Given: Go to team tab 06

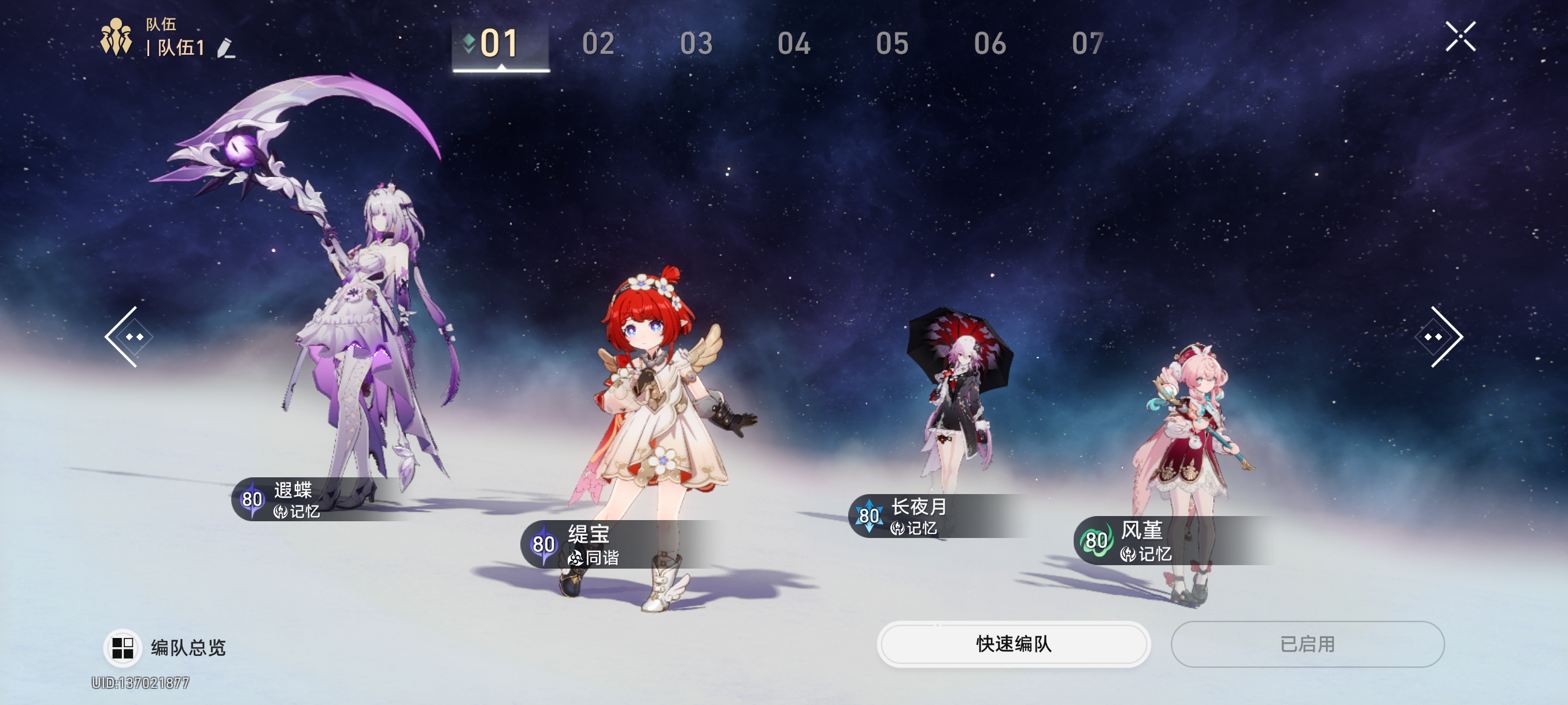Looking at the screenshot, I should point(990,44).
